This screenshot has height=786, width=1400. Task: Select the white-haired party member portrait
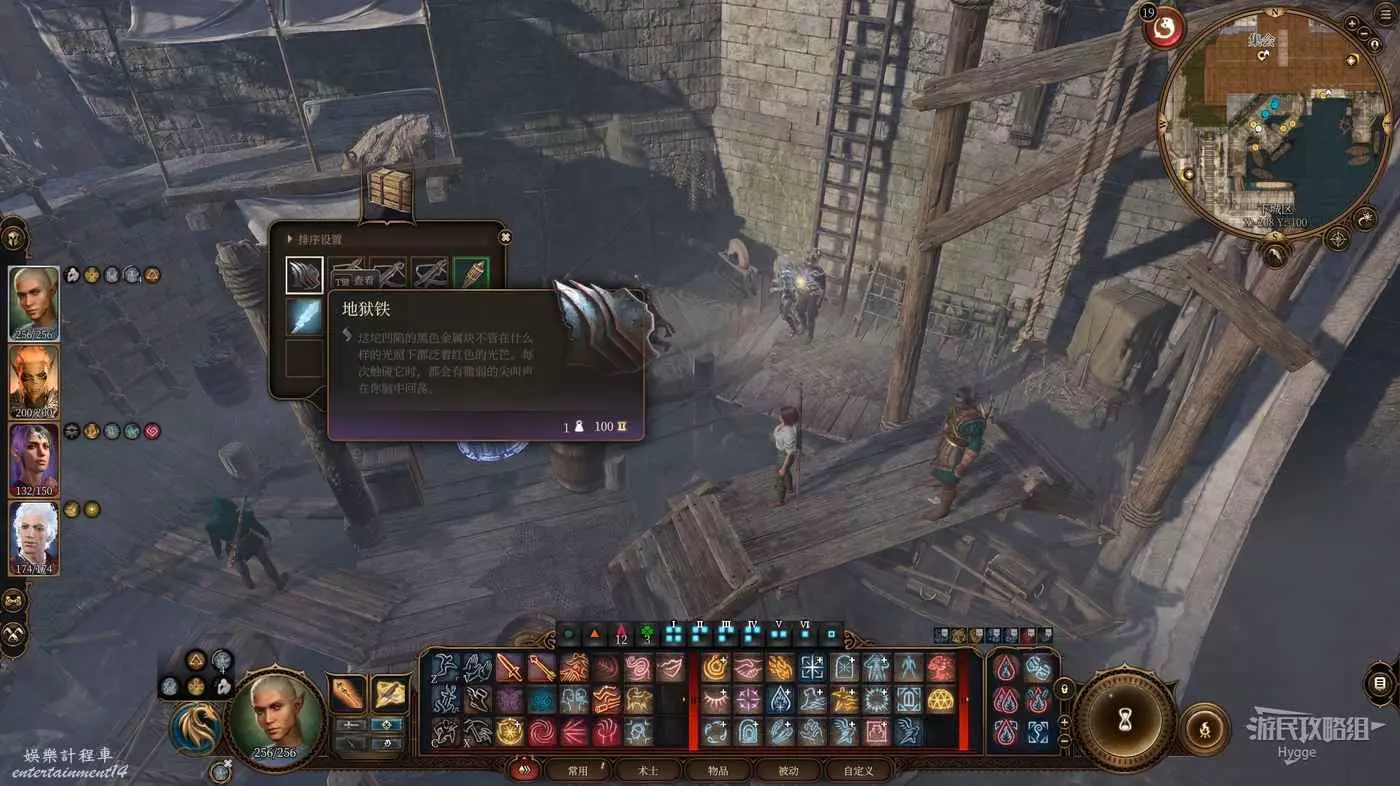point(34,538)
